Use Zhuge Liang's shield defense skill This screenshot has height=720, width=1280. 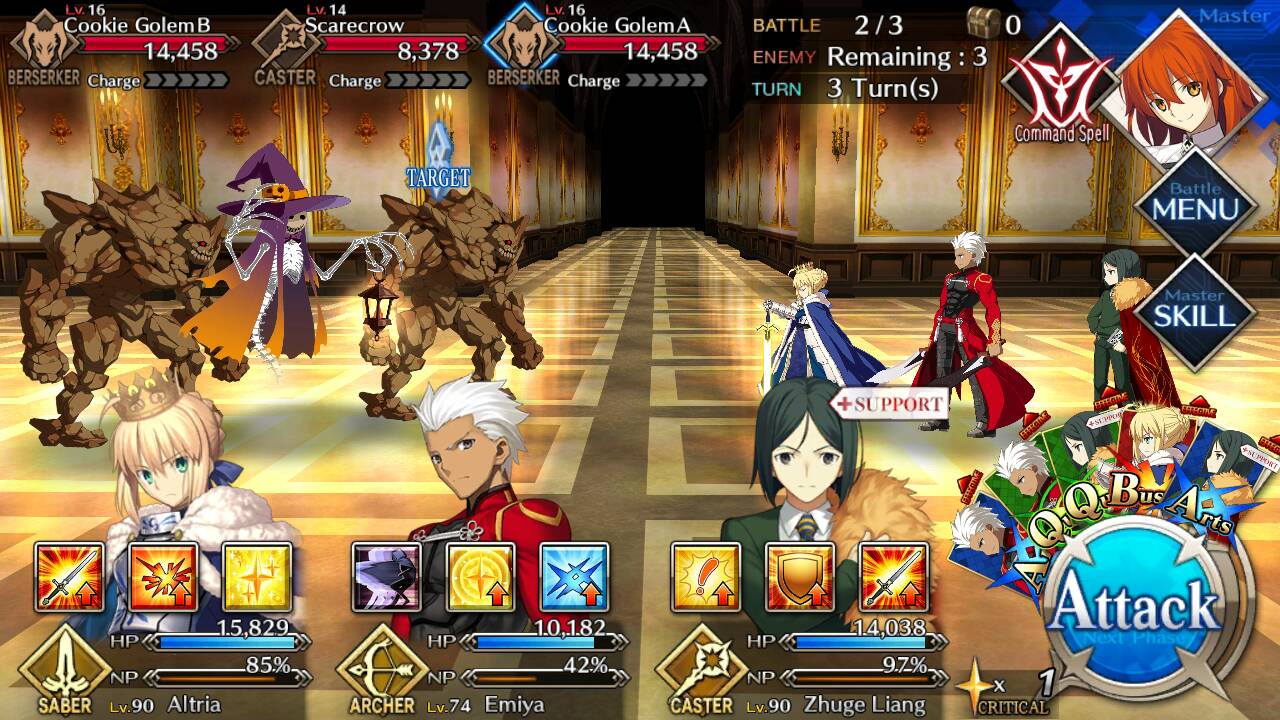click(800, 577)
